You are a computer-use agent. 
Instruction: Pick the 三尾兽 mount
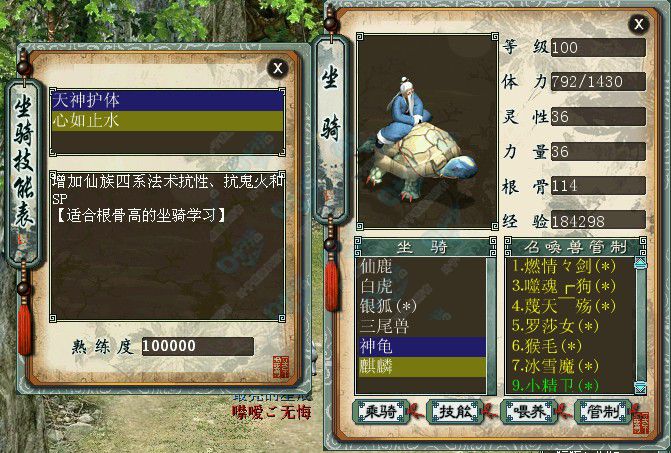(x=421, y=325)
